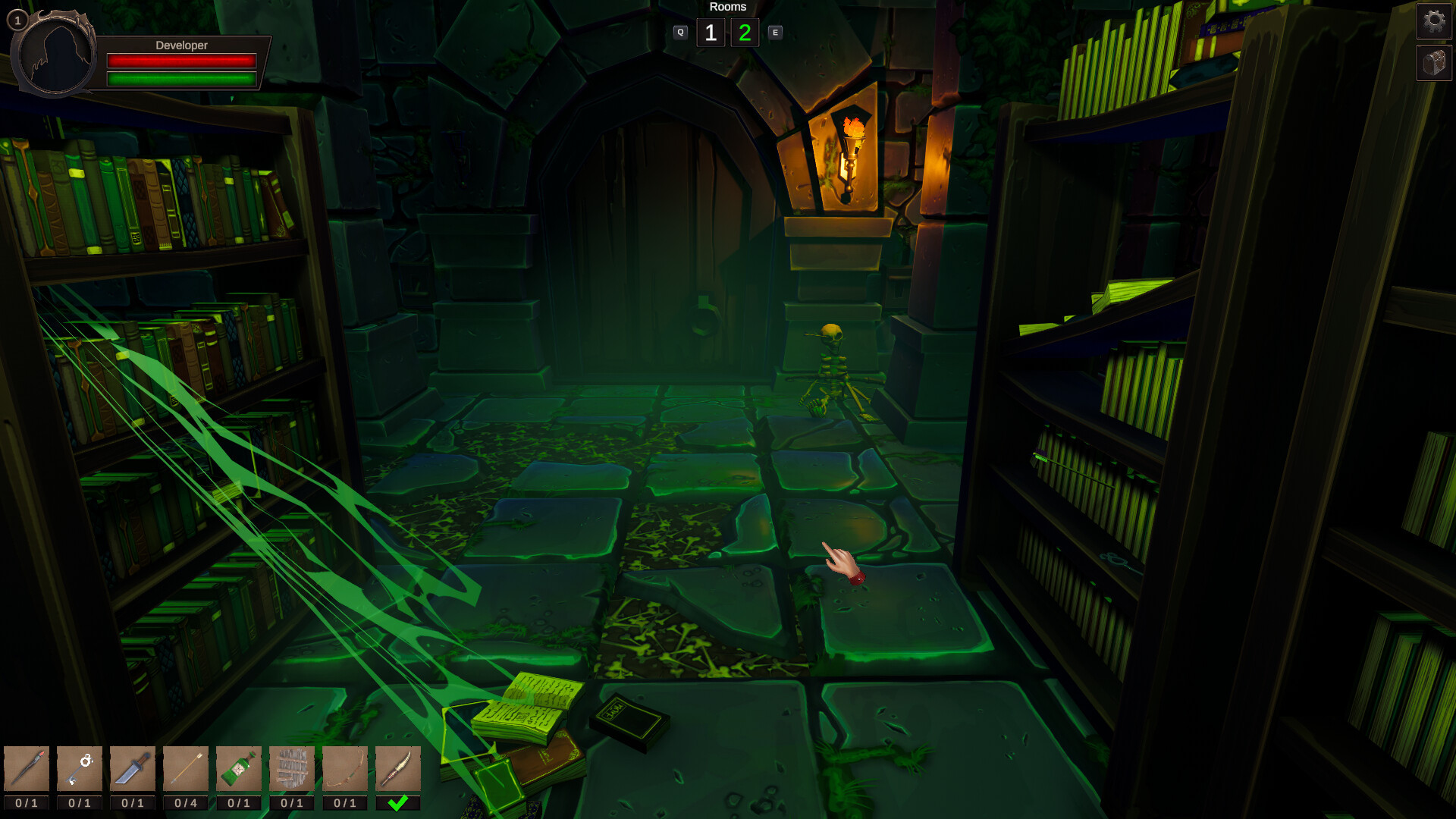Select the curved dagger slot with checkmark
Viewport: 1456px width, 819px height.
pyautogui.click(x=398, y=768)
